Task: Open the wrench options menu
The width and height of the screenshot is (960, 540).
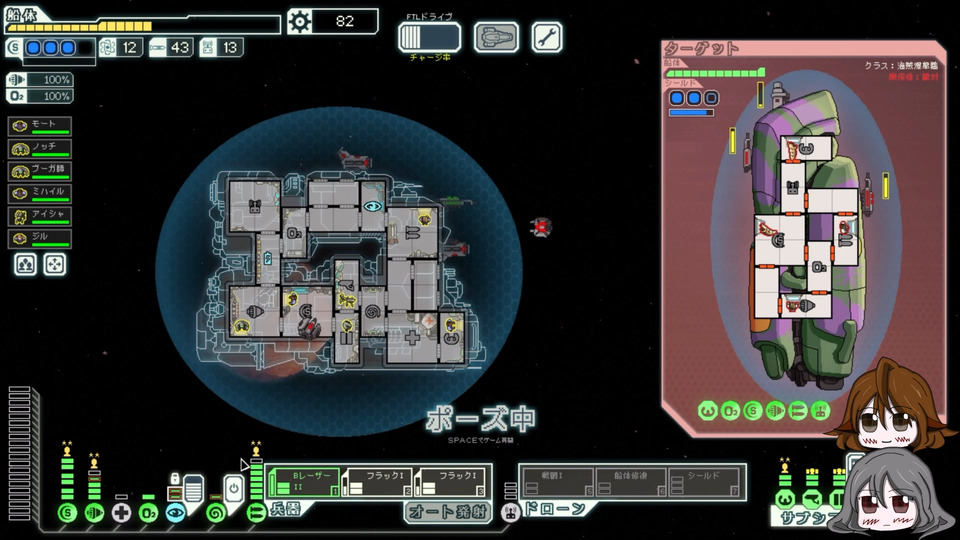Action: [x=547, y=37]
